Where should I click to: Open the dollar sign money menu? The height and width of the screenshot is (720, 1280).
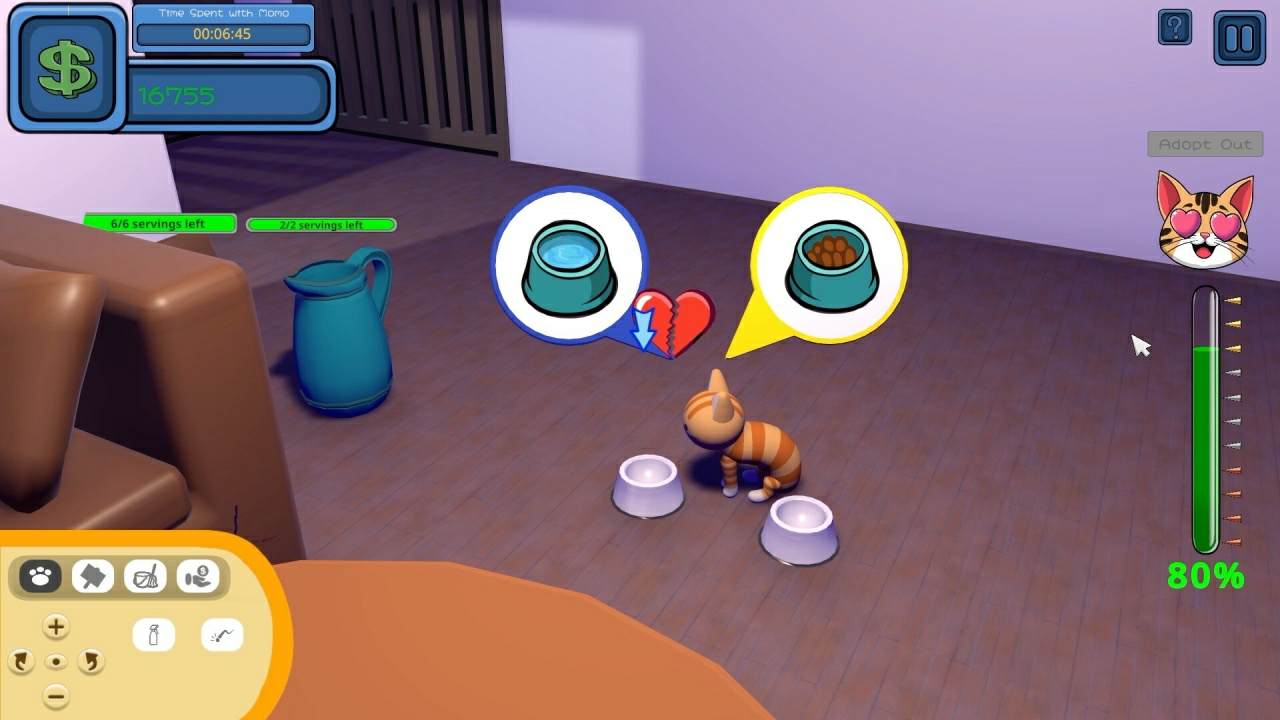[x=67, y=68]
